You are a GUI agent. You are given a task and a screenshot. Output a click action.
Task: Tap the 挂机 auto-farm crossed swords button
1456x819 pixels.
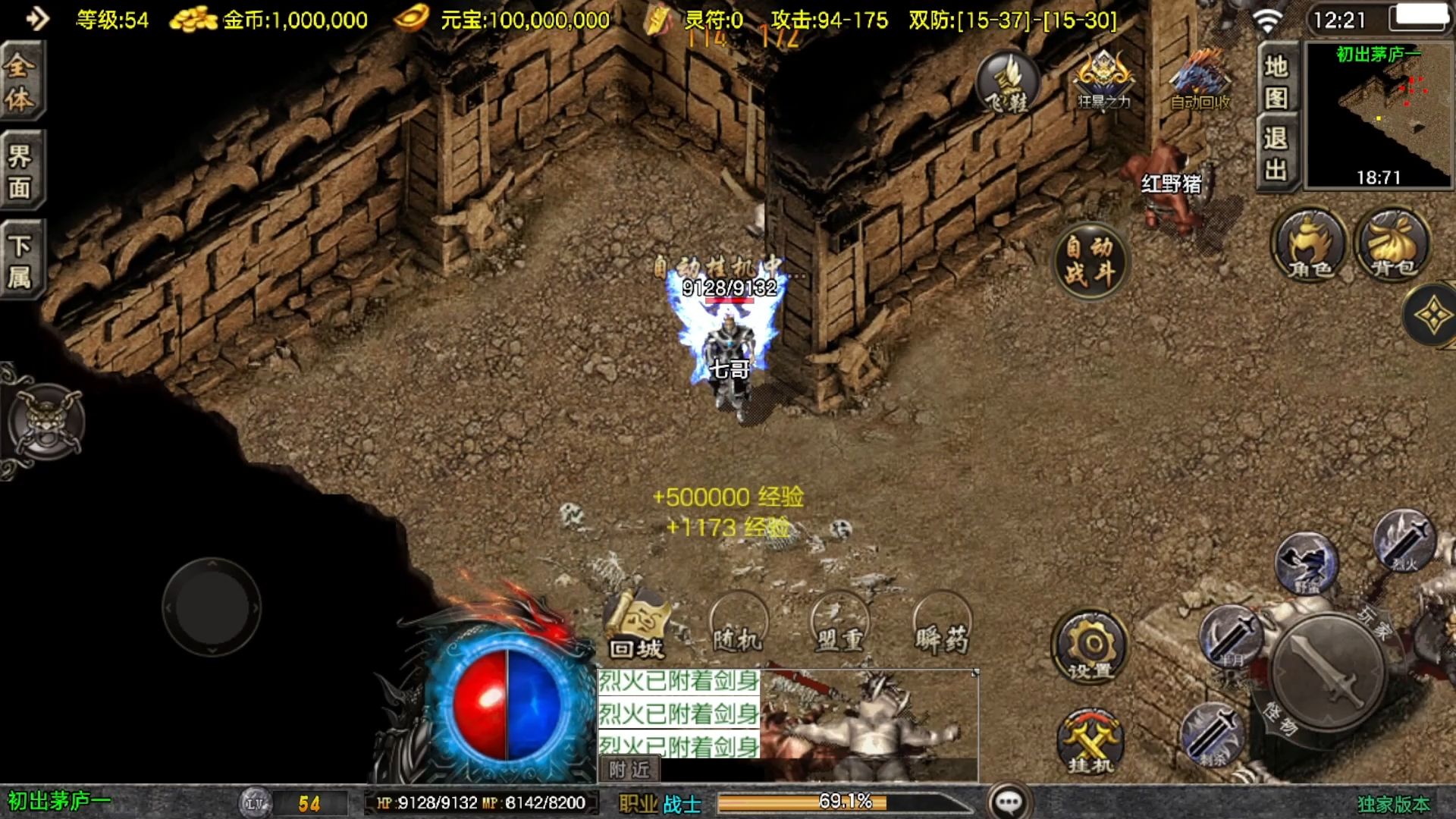tap(1090, 742)
